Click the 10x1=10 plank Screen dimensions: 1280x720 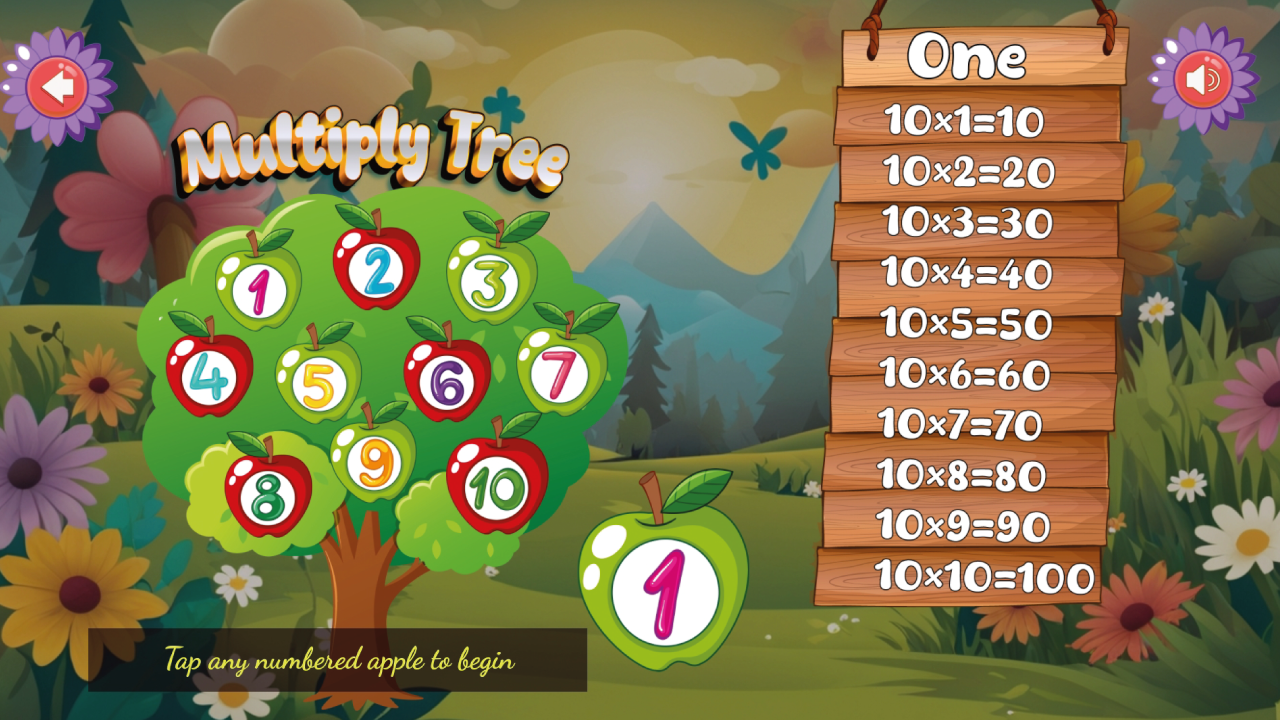point(963,119)
